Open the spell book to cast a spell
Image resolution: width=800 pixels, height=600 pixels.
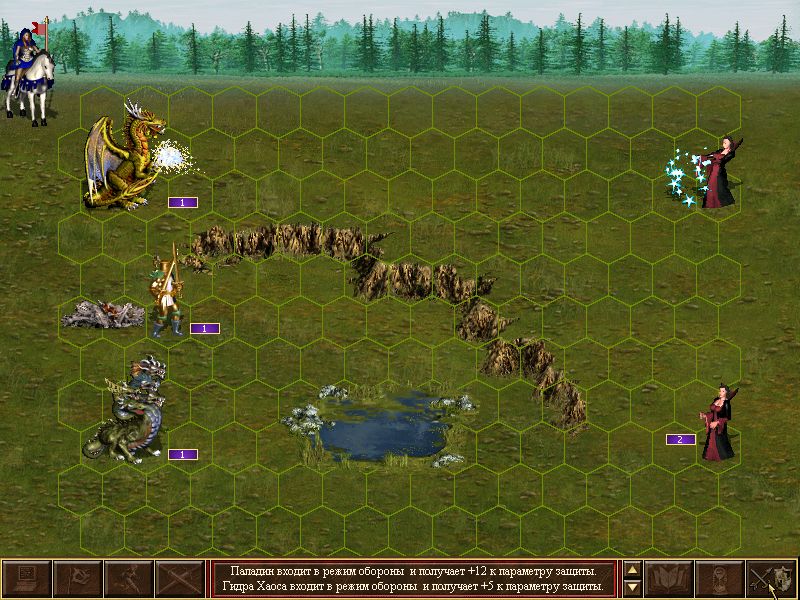[x=669, y=579]
